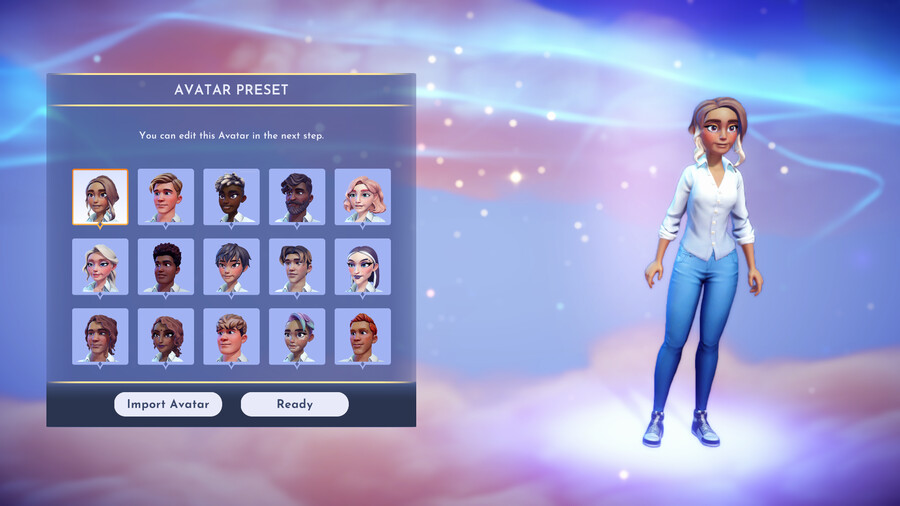The image size is (900, 506).
Task: Choose the bearded dark-haired avatar preset
Action: pyautogui.click(x=297, y=197)
